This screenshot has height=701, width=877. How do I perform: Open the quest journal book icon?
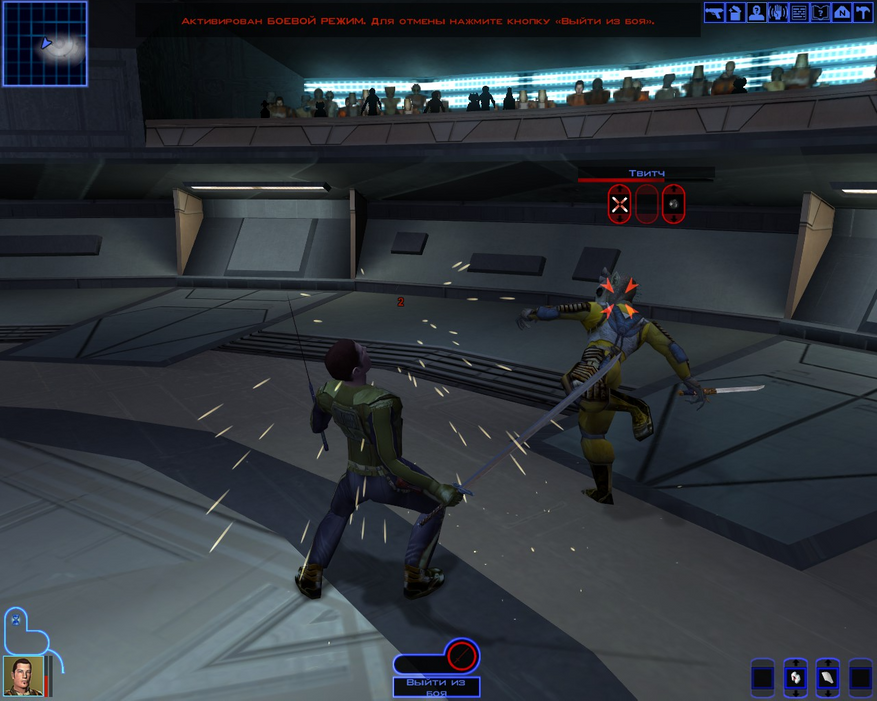(821, 12)
